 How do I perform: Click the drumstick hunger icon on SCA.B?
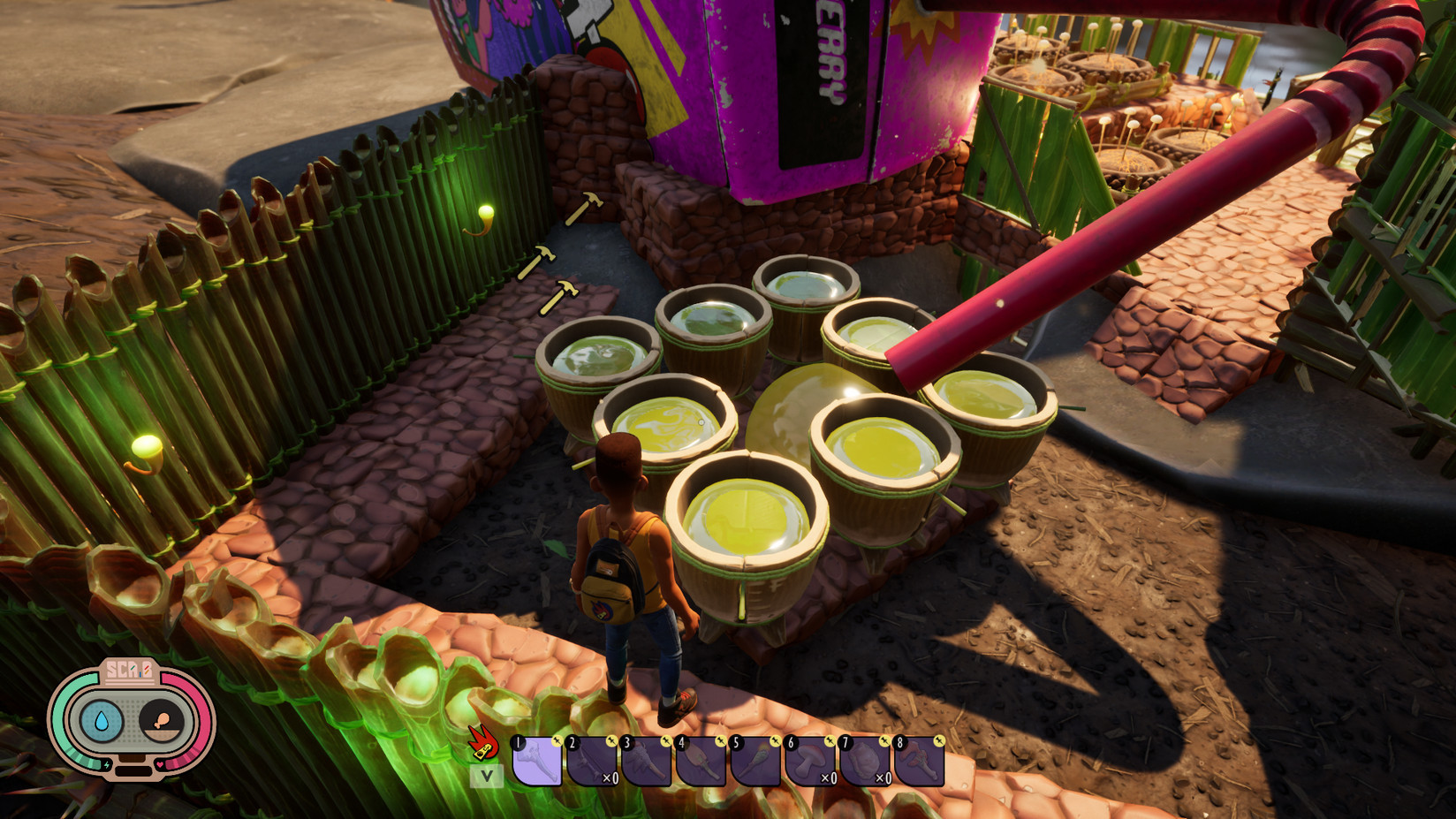pyautogui.click(x=162, y=720)
